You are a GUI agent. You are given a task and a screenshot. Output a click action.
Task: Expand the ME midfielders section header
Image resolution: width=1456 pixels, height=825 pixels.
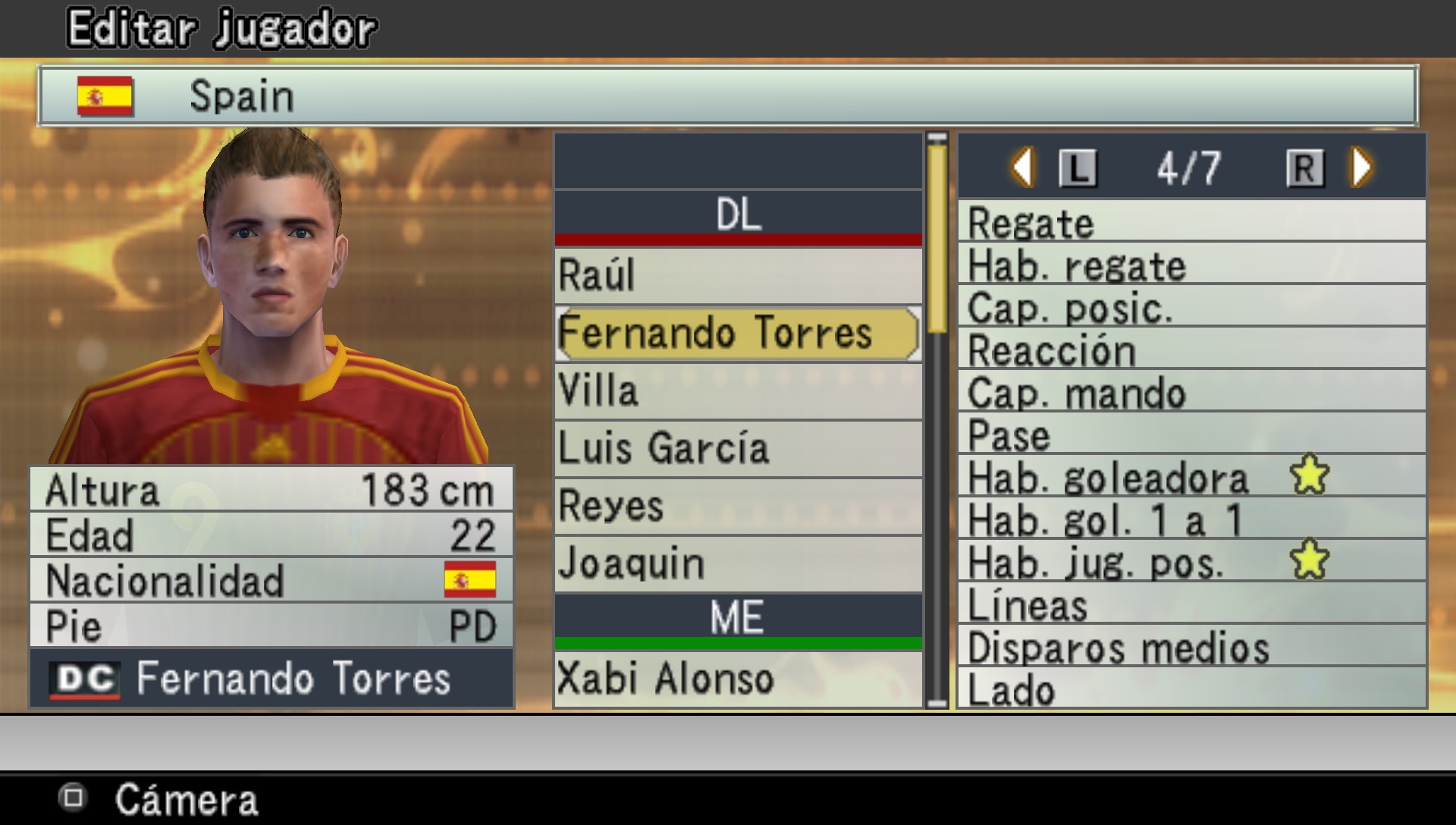click(x=737, y=616)
